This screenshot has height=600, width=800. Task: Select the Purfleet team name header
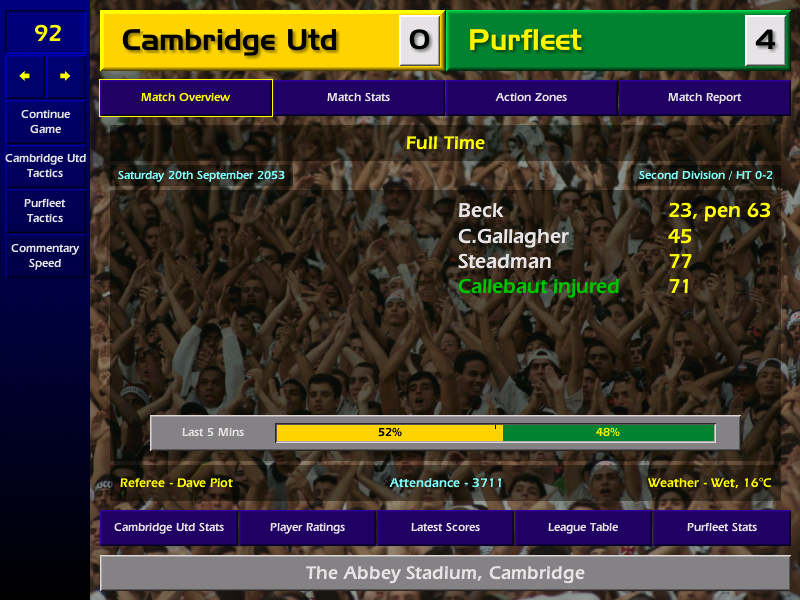(526, 41)
